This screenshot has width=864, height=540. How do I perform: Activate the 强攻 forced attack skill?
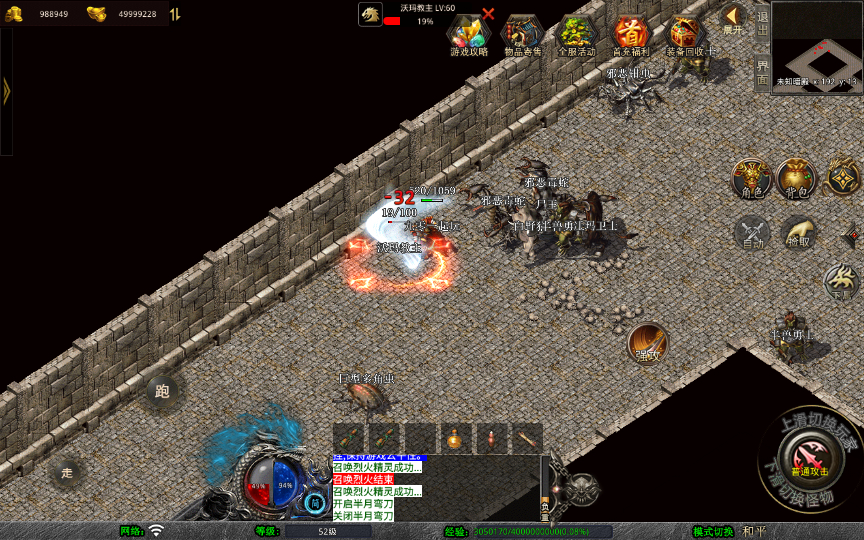click(648, 343)
